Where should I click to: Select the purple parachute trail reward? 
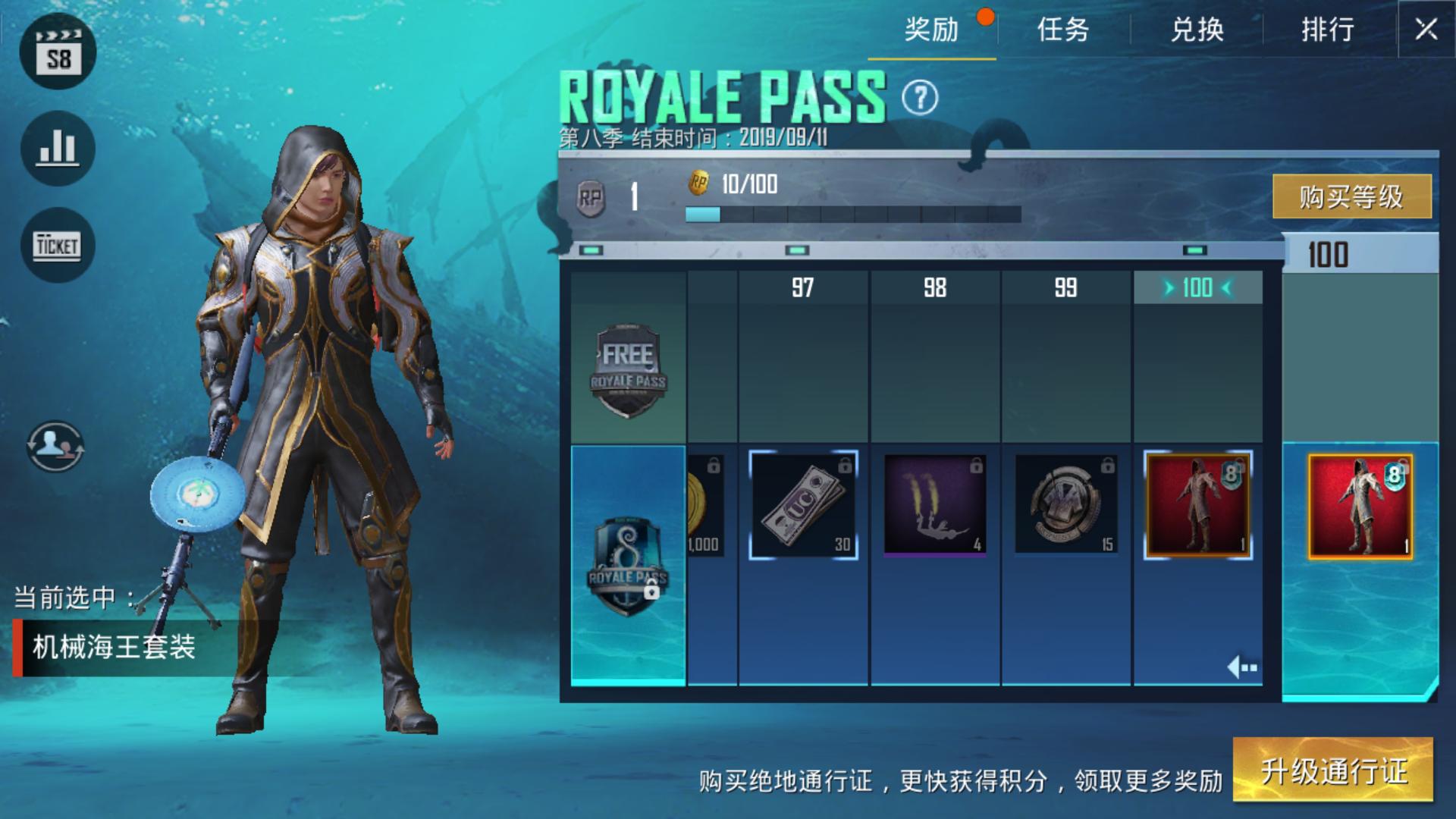click(934, 505)
